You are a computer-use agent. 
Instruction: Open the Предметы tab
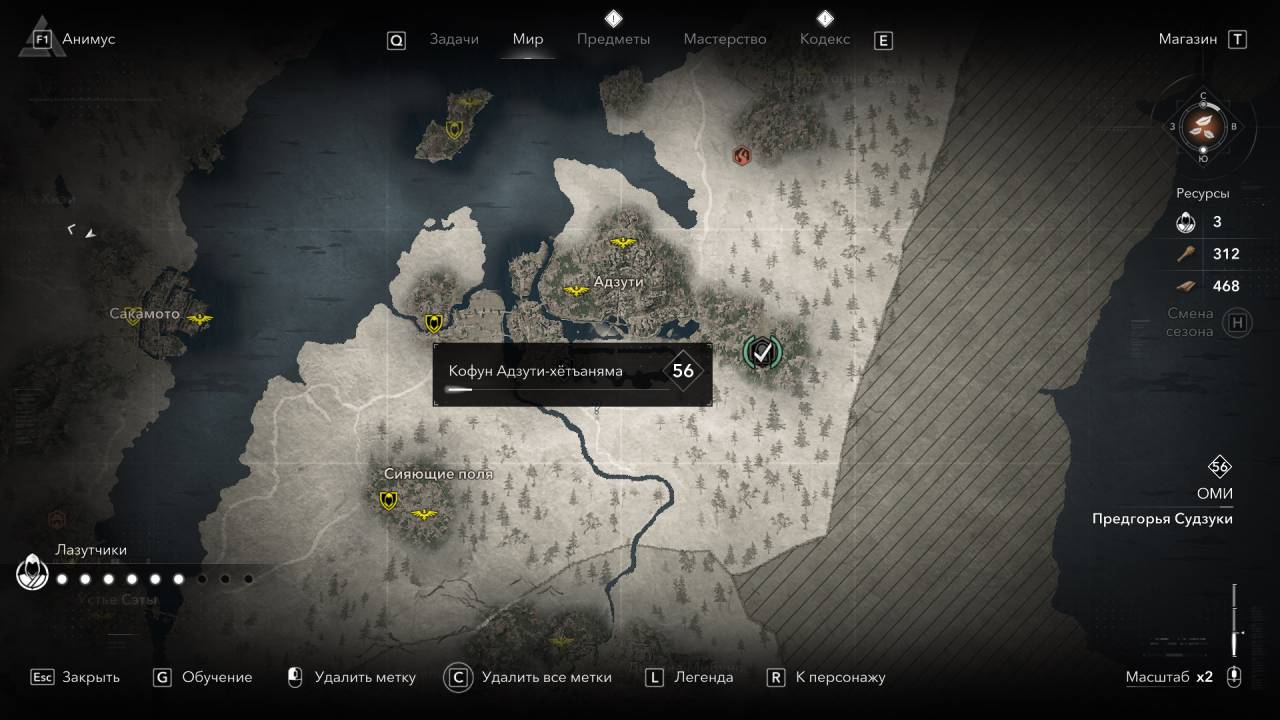tap(613, 39)
